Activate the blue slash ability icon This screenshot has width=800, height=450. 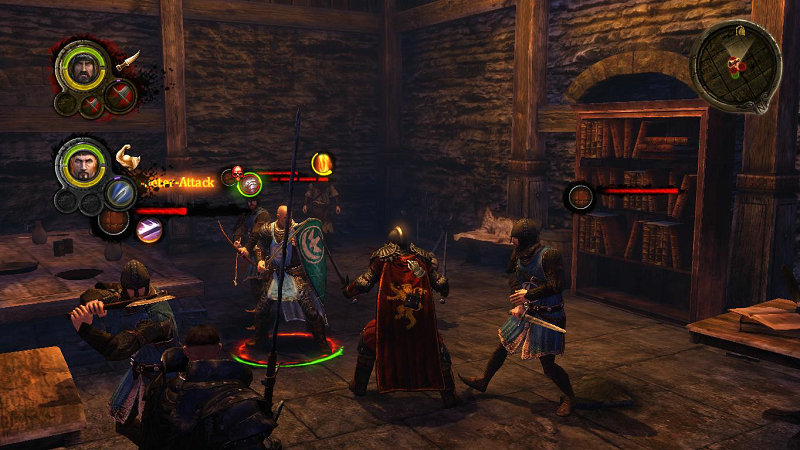[x=120, y=192]
